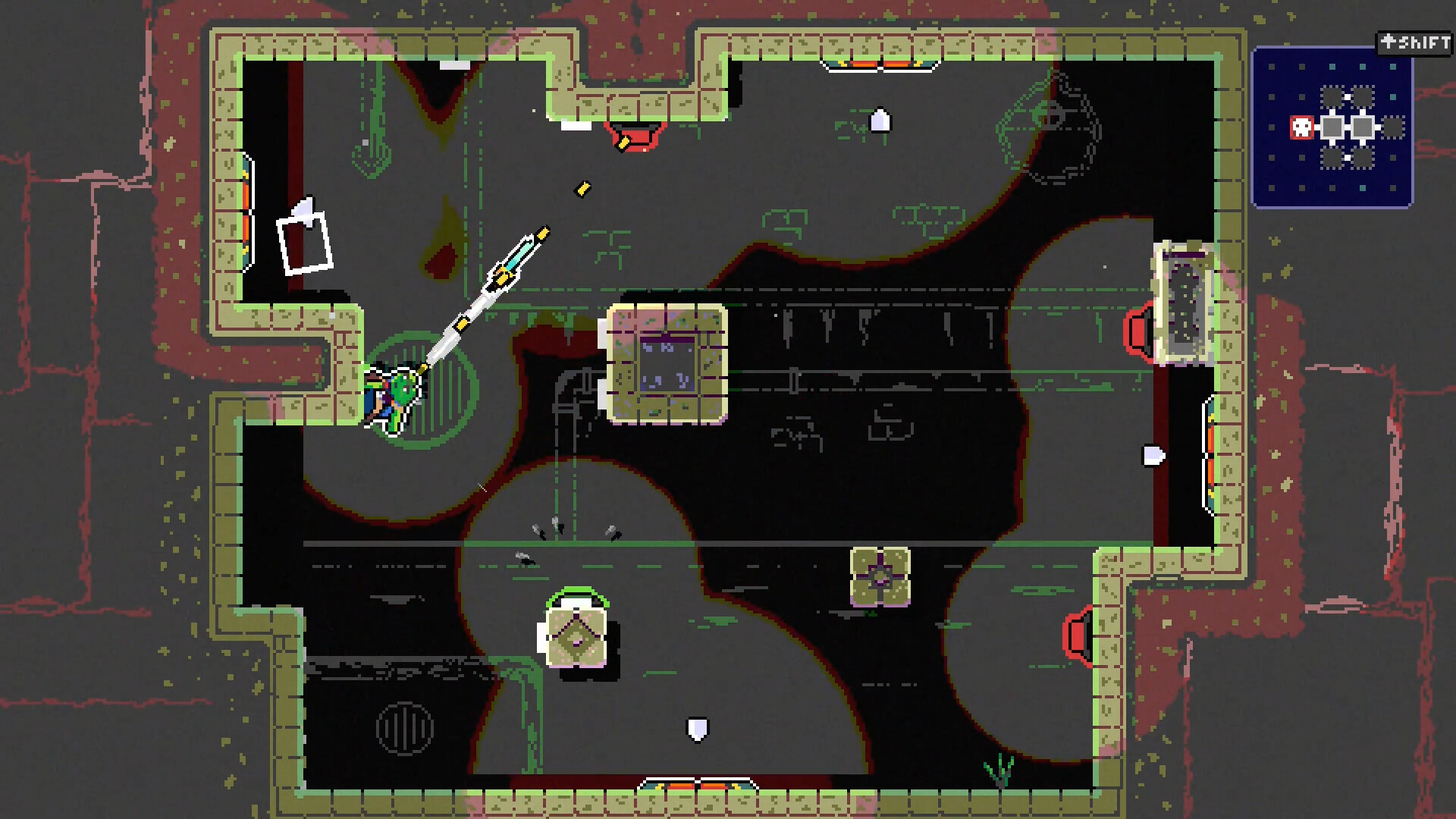This screenshot has width=1456, height=819.
Task: Click the red arrow marker on the top wall
Action: coord(635,135)
